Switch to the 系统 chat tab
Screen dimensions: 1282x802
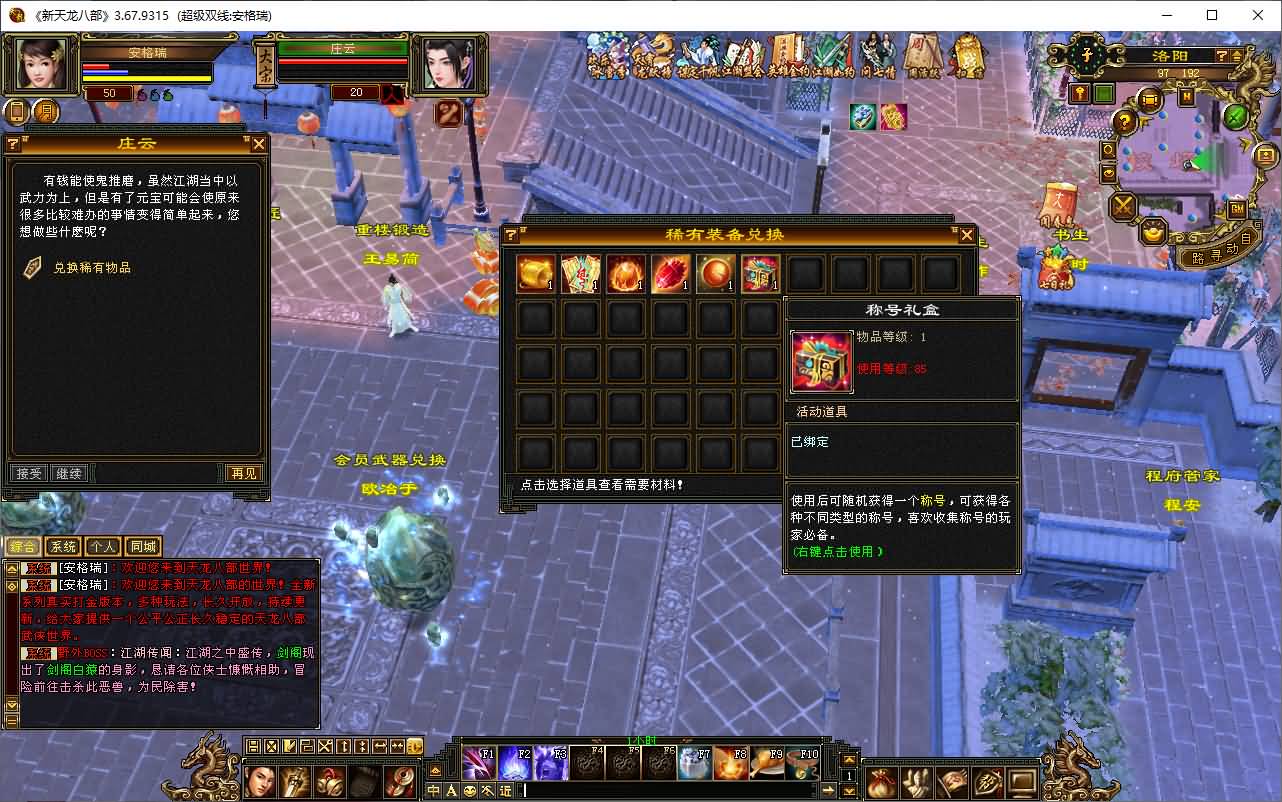coord(64,546)
